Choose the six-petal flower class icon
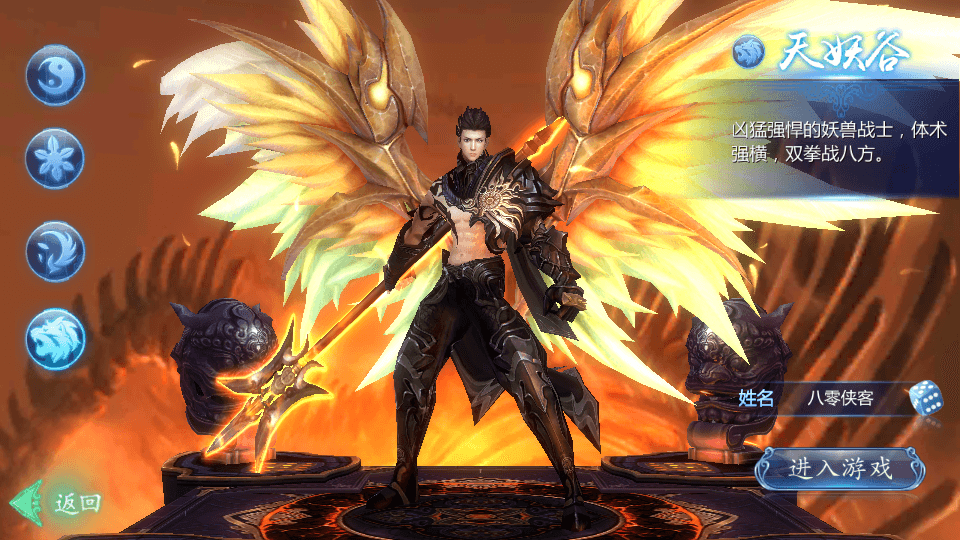The image size is (960, 540). [55, 159]
